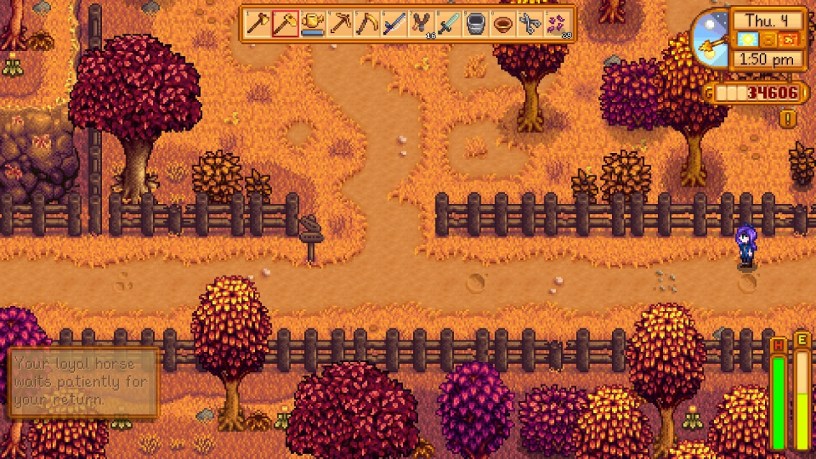Equip the shears
Viewport: 816px width, 459px height.
point(529,23)
